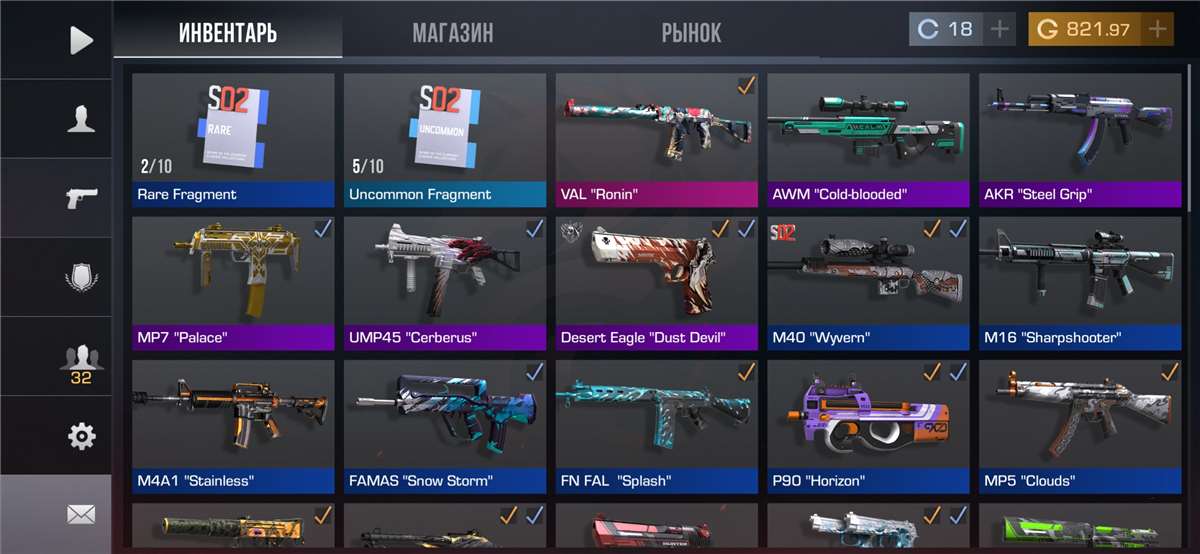Select the Rare Fragment item
Image resolution: width=1200 pixels, height=554 pixels.
click(233, 139)
